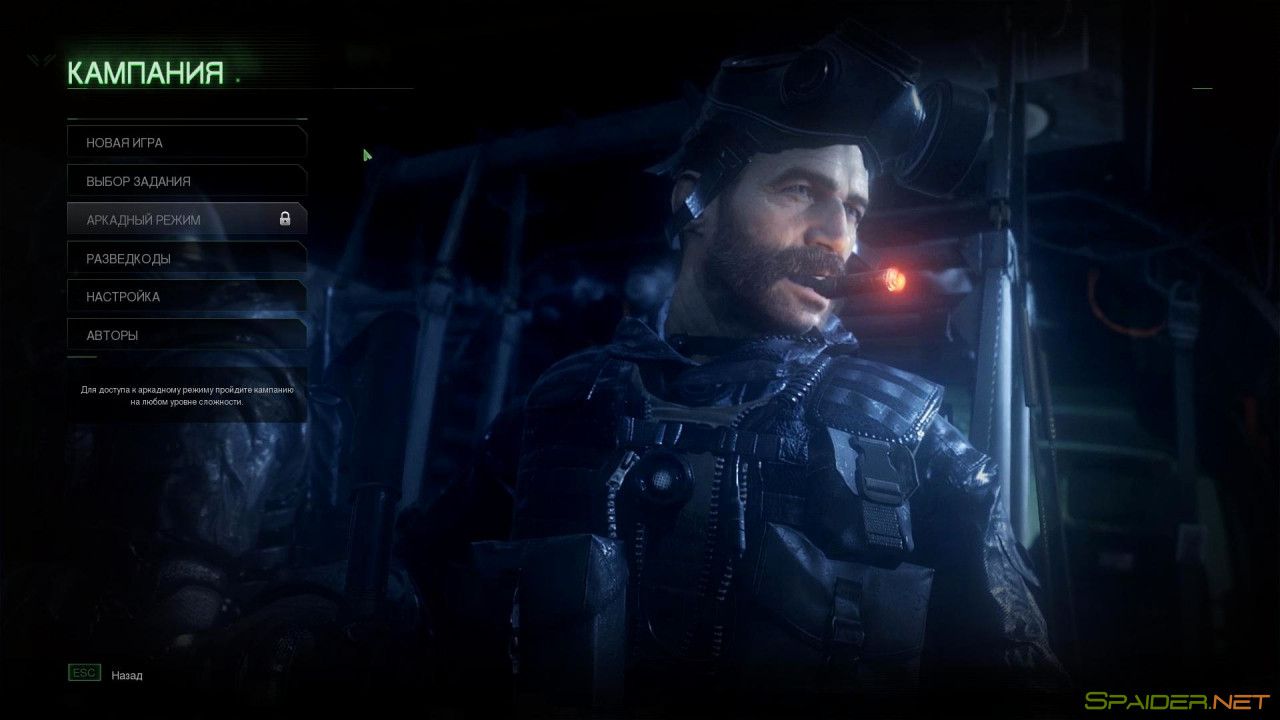1280x720 pixels.
Task: Click the lock icon on АРКАДНЫЙ РЕЖИМ
Action: tap(284, 217)
